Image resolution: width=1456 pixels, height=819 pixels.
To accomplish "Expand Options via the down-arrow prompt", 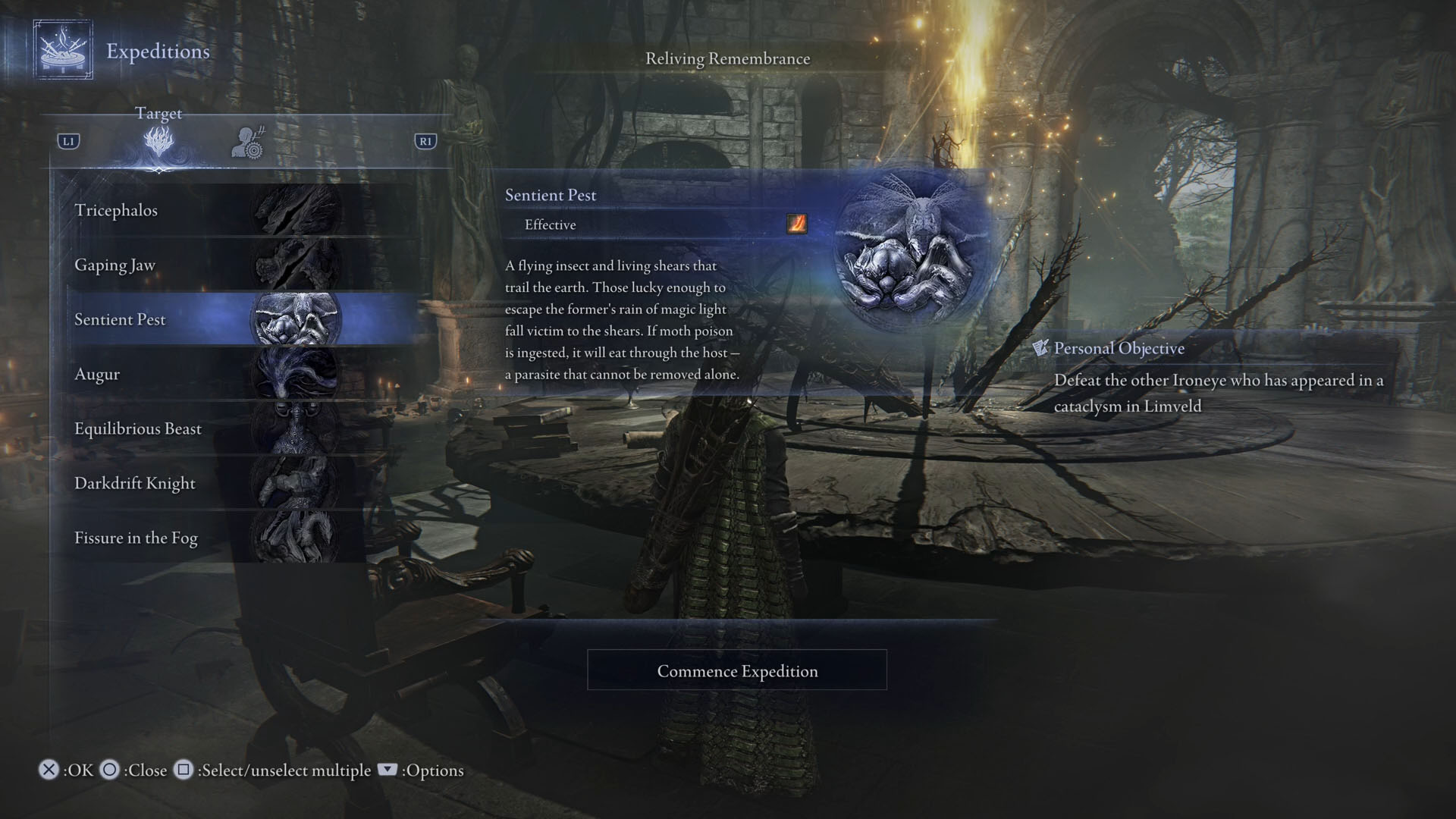I will coord(388,770).
